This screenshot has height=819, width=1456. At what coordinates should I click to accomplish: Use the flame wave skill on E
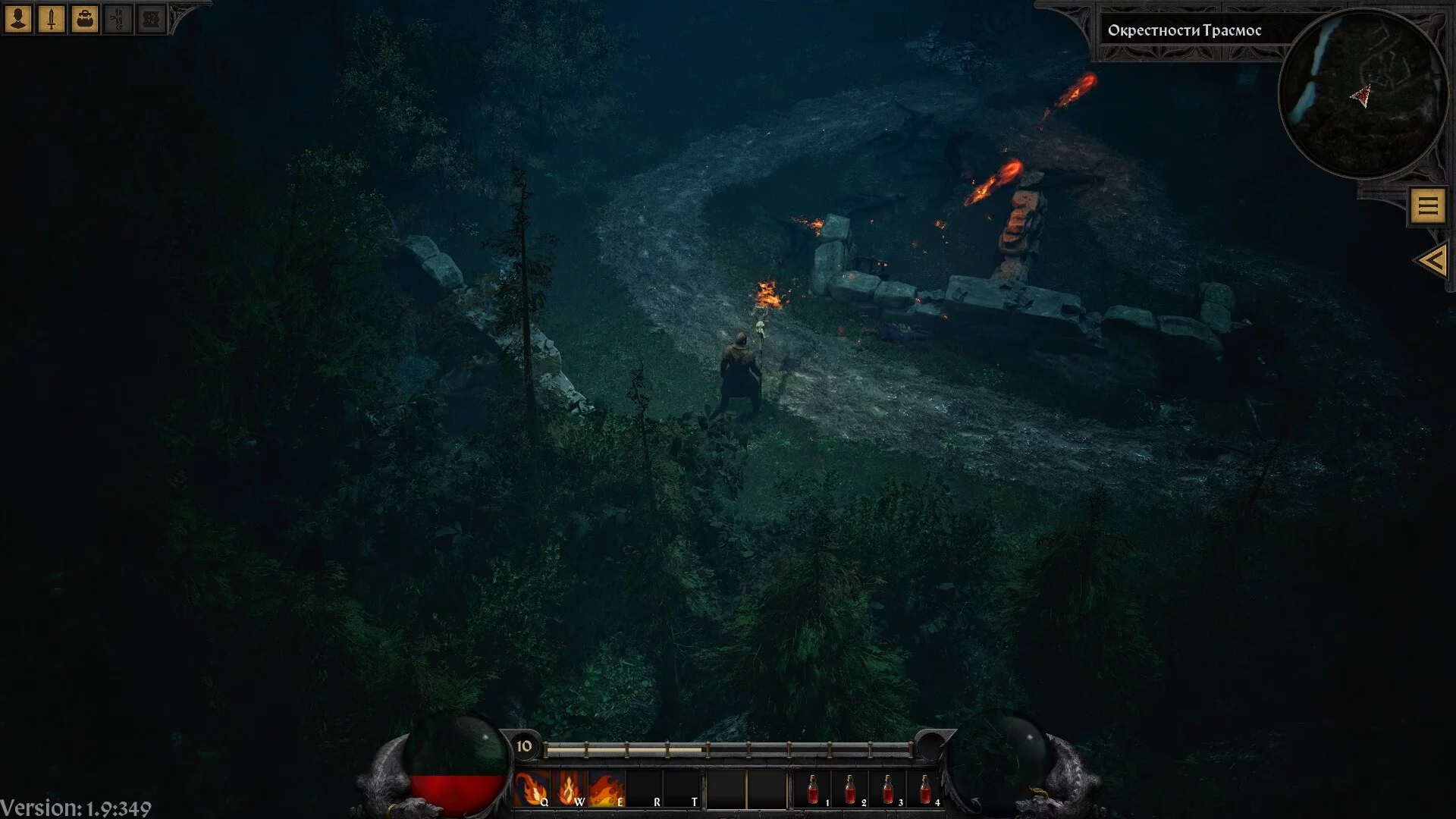tap(607, 790)
